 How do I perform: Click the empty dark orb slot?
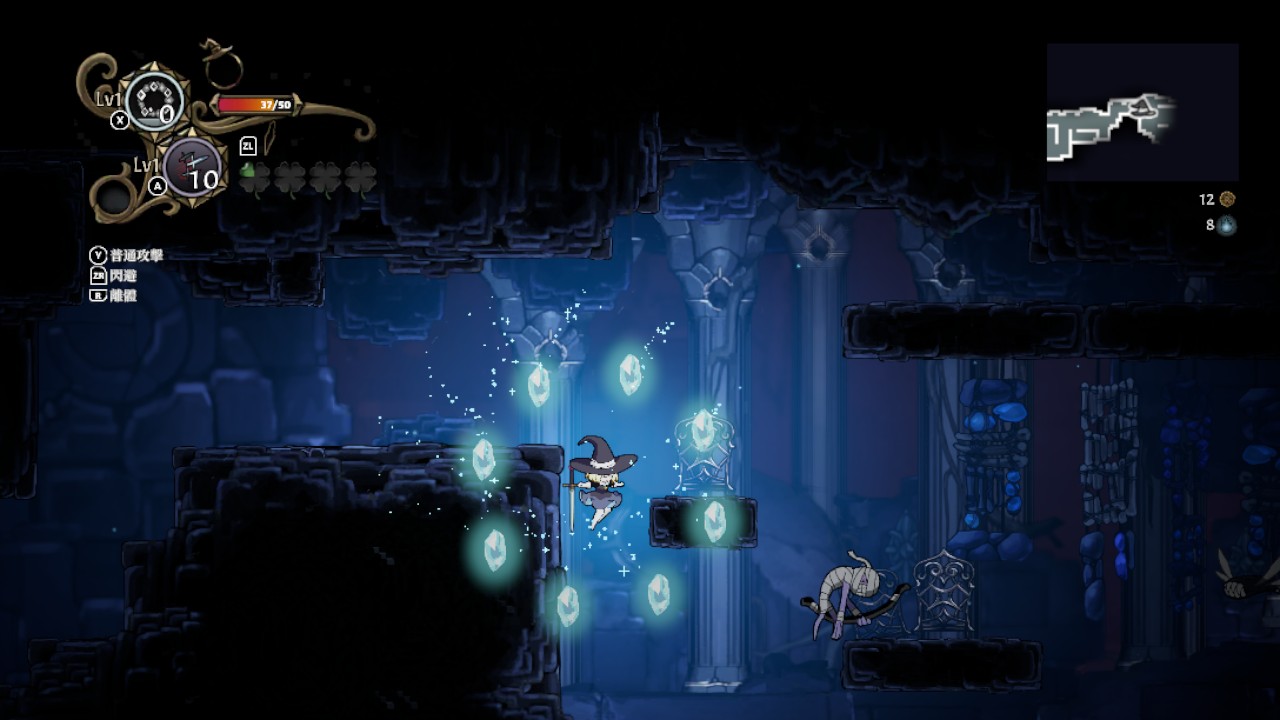pyautogui.click(x=115, y=198)
